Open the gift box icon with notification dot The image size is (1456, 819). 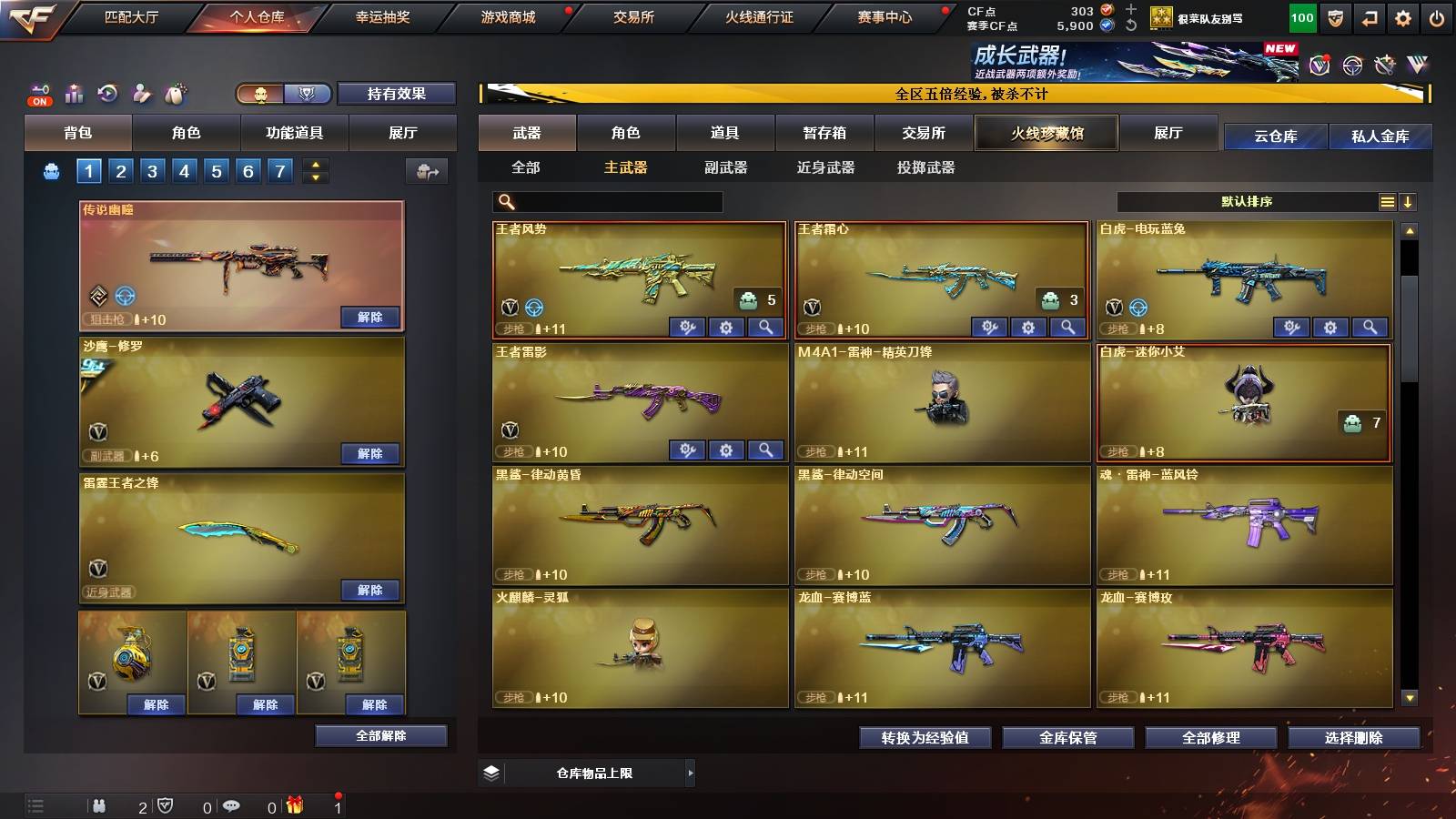(x=295, y=804)
